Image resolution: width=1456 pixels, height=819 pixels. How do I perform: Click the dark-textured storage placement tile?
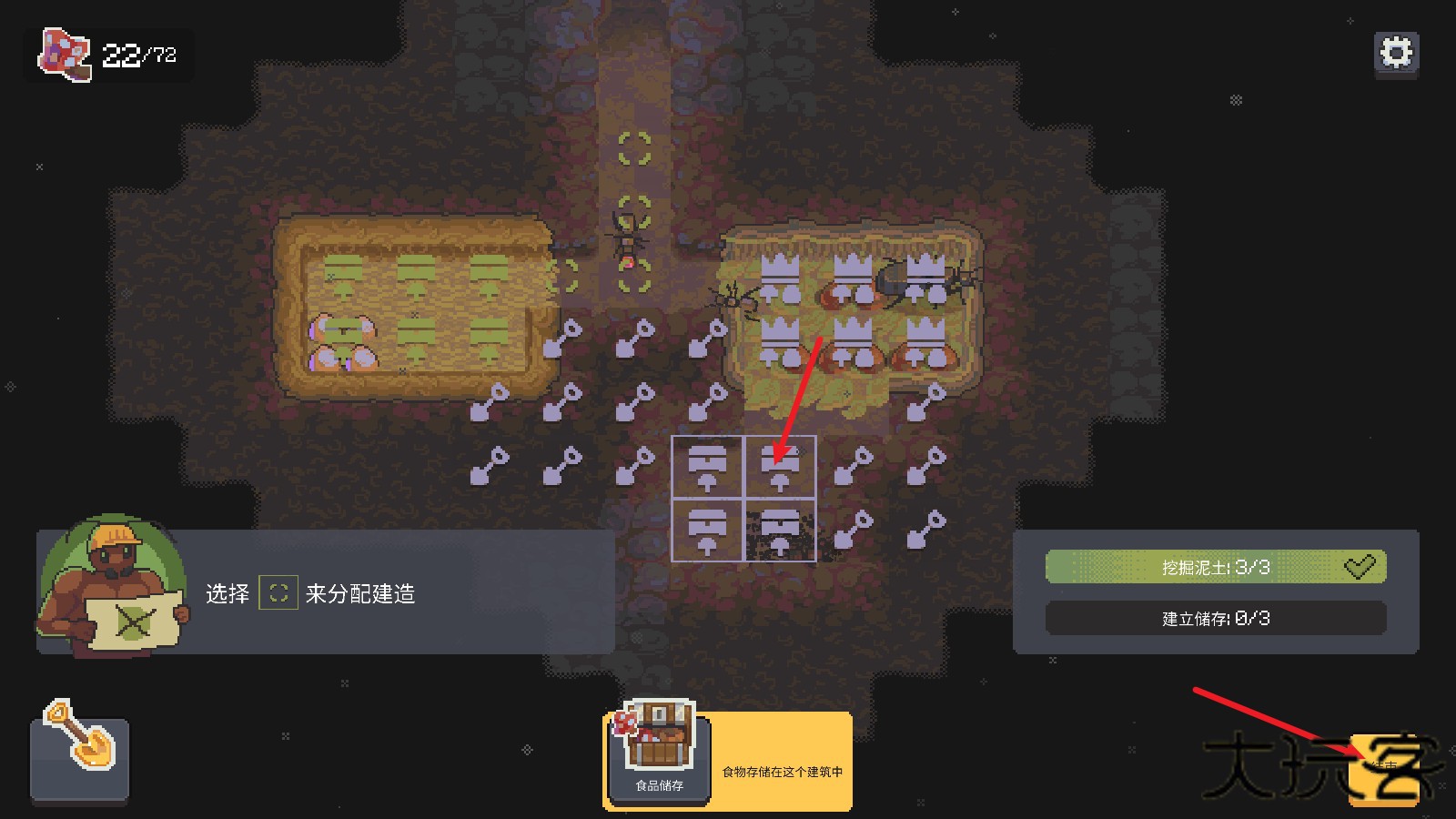coord(780,531)
